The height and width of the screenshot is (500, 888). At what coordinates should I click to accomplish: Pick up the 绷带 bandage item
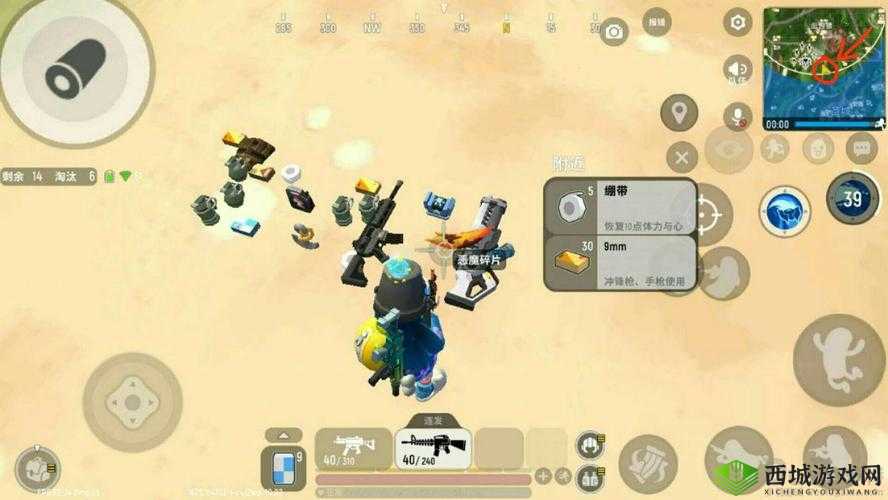pos(620,207)
